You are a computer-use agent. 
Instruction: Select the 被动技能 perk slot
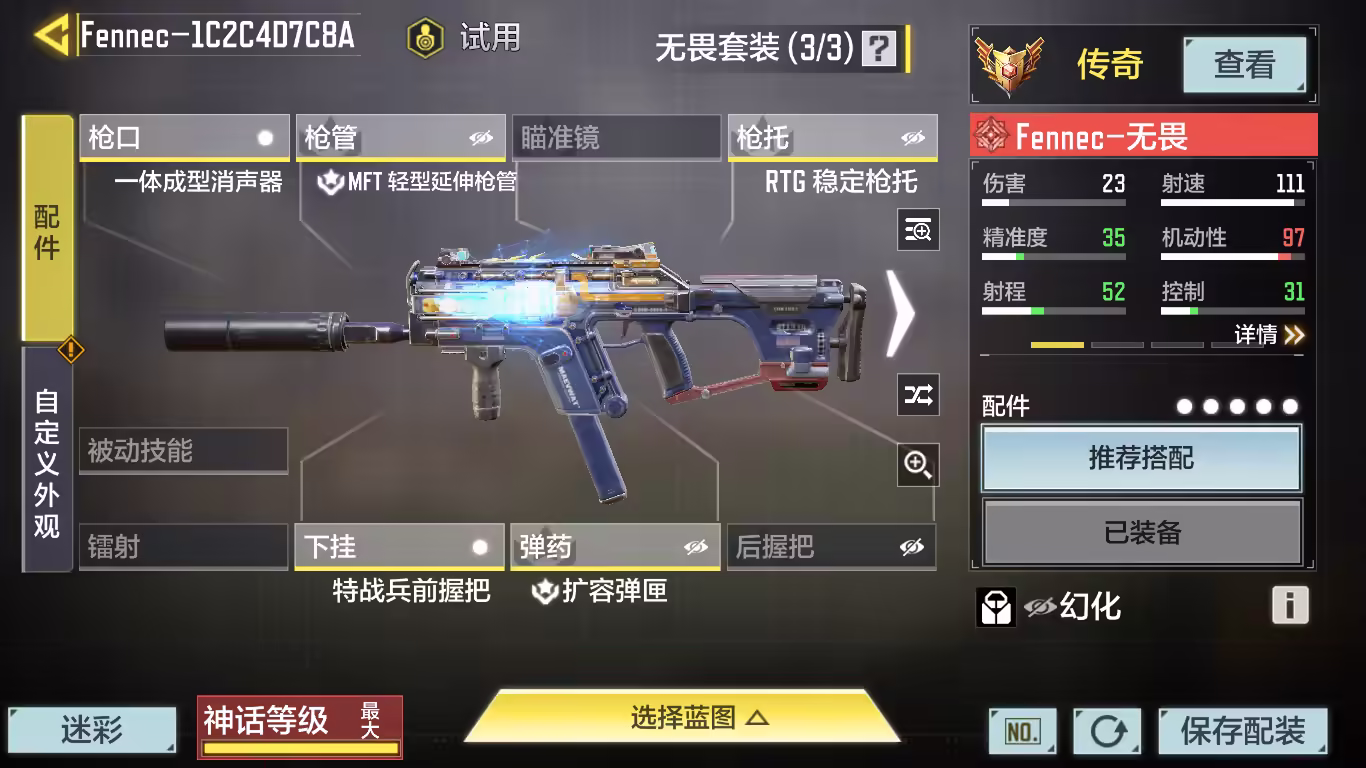tap(183, 451)
